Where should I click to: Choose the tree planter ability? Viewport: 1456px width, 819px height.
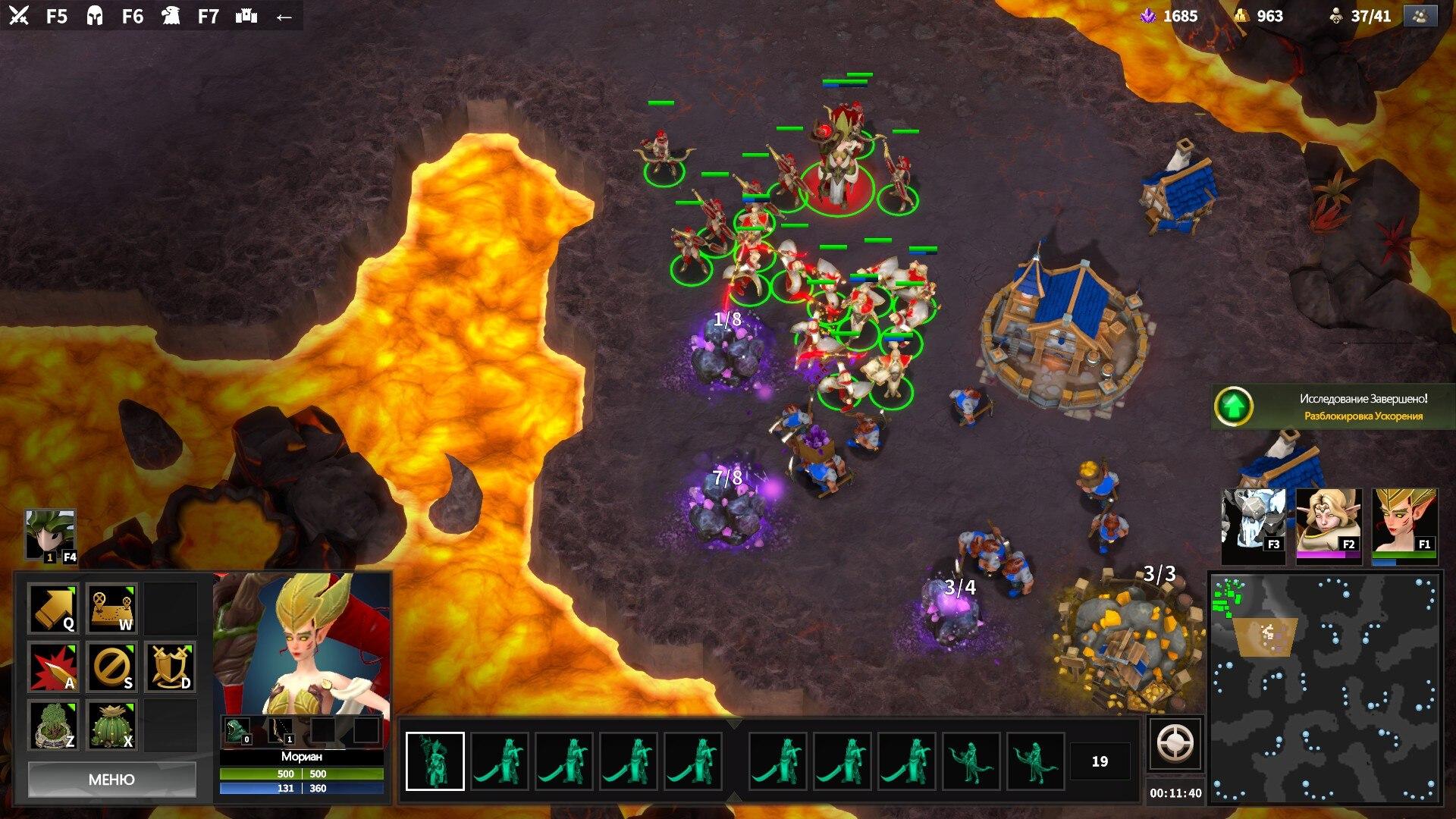pyautogui.click(x=53, y=726)
